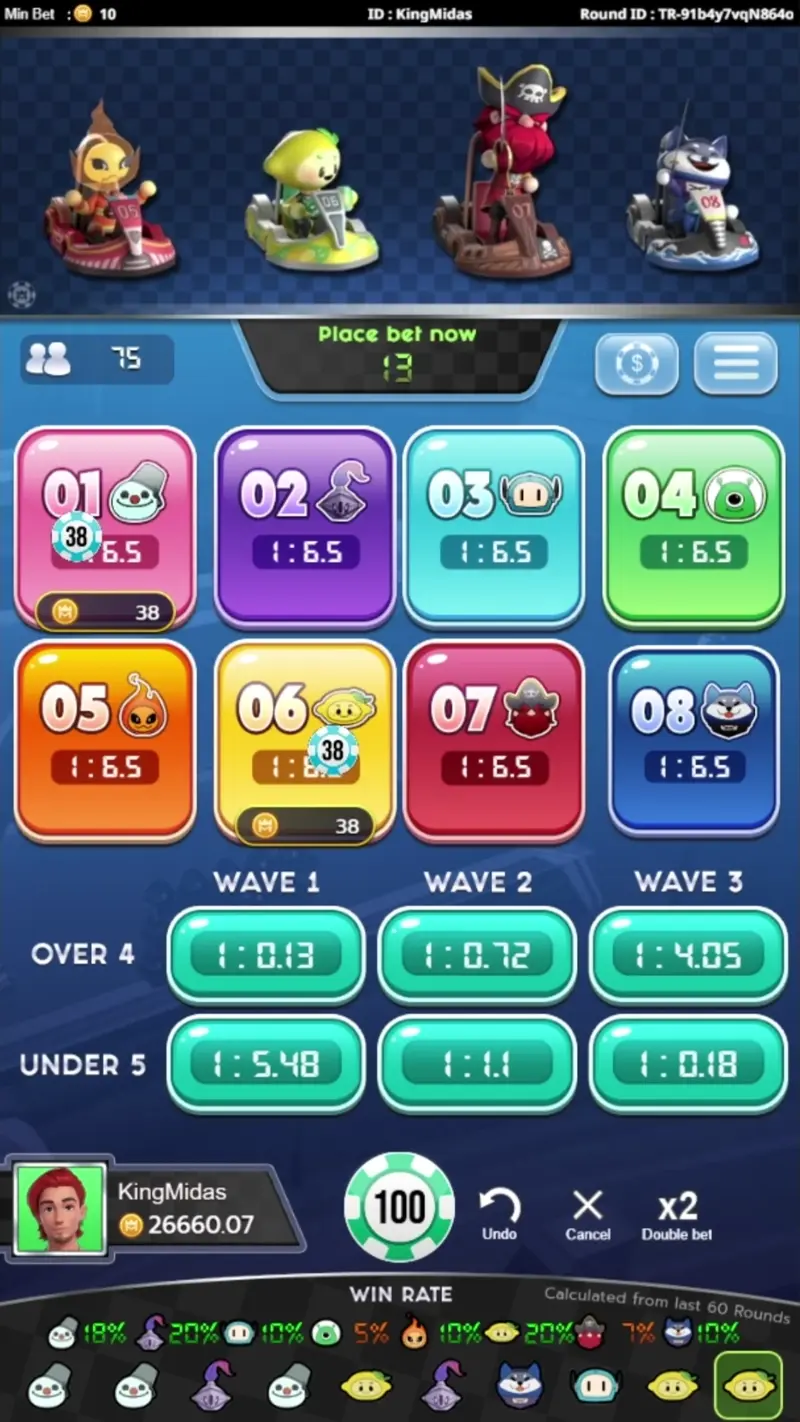The height and width of the screenshot is (1422, 800).
Task: Select Wave 2 Under 5 at 1:1.1
Action: click(477, 1064)
